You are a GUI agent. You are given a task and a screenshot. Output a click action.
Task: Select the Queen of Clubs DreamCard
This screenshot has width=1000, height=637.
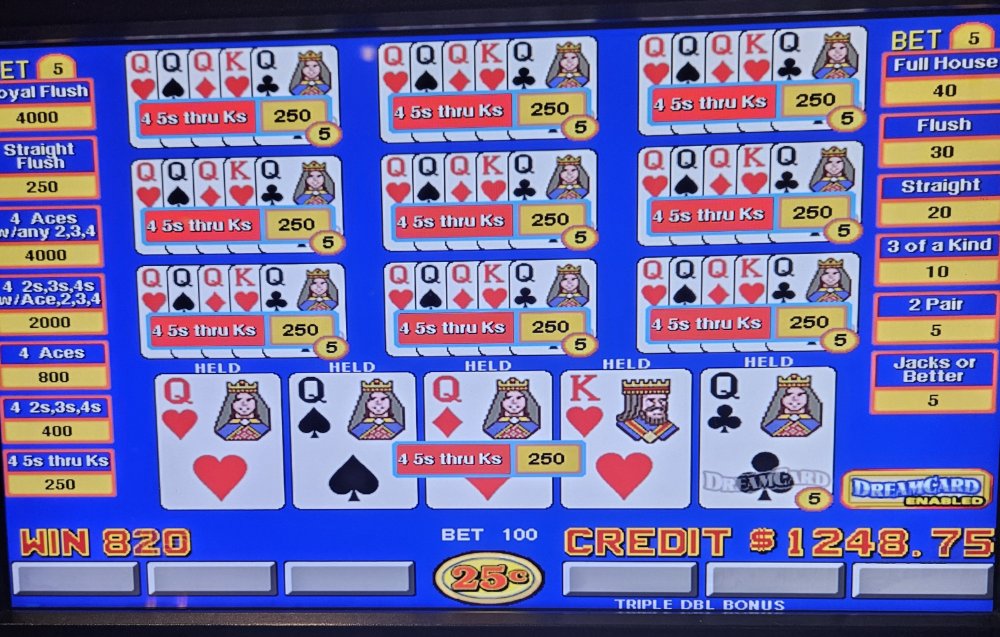(766, 438)
